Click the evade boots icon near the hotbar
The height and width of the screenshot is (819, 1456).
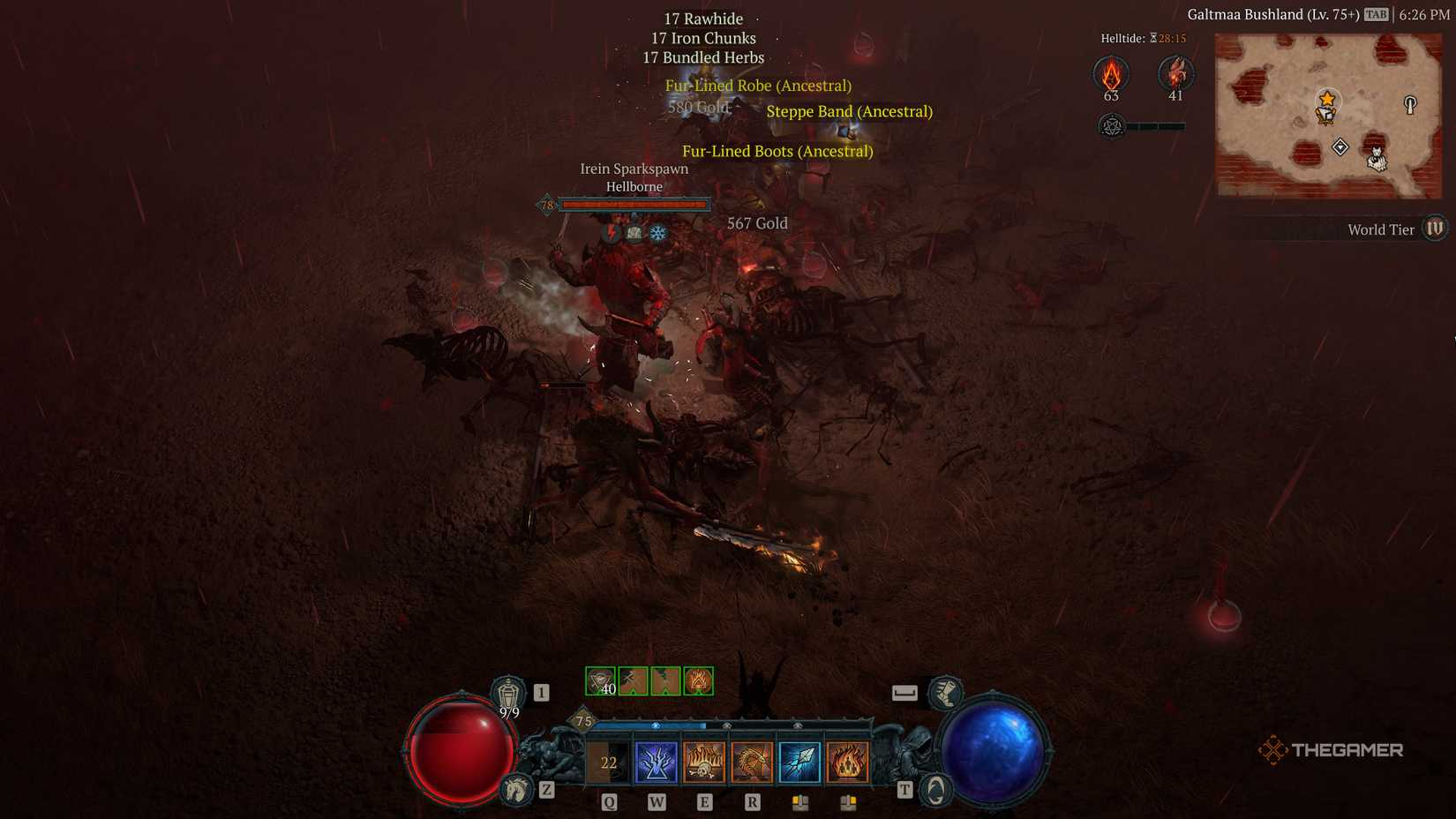(x=944, y=695)
